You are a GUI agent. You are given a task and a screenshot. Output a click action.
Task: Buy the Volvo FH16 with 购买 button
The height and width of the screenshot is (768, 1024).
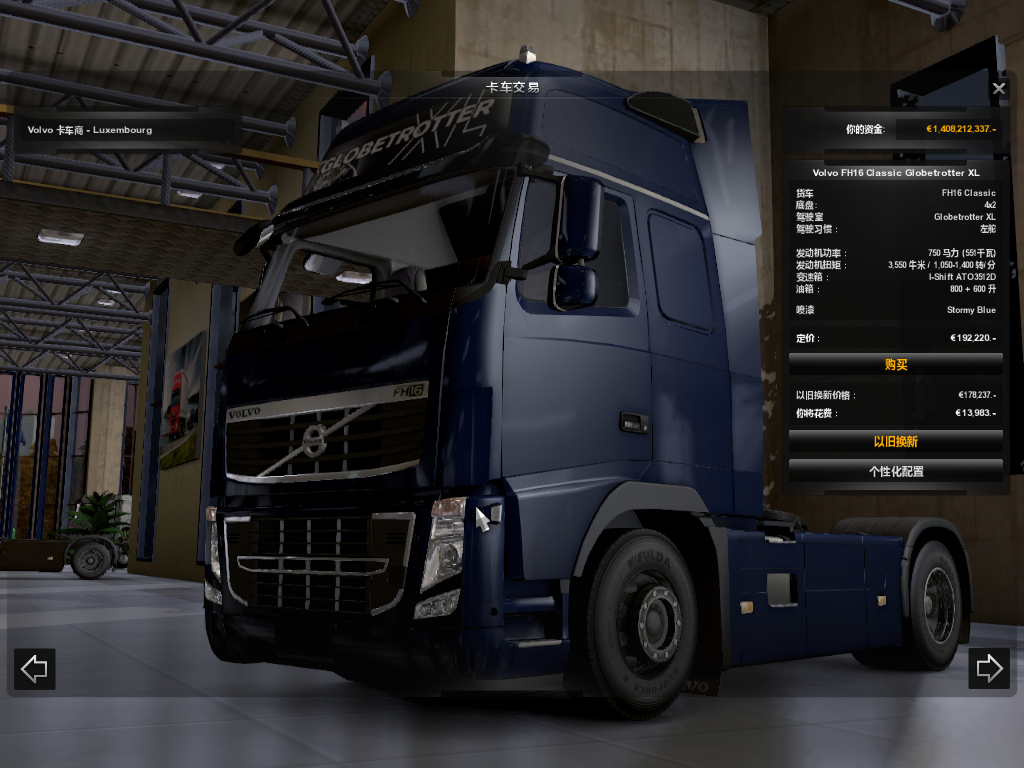[895, 365]
